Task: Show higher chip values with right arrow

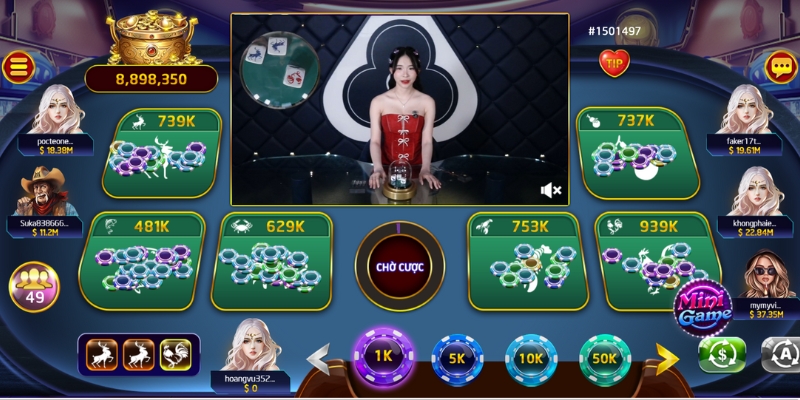Action: 668,358
